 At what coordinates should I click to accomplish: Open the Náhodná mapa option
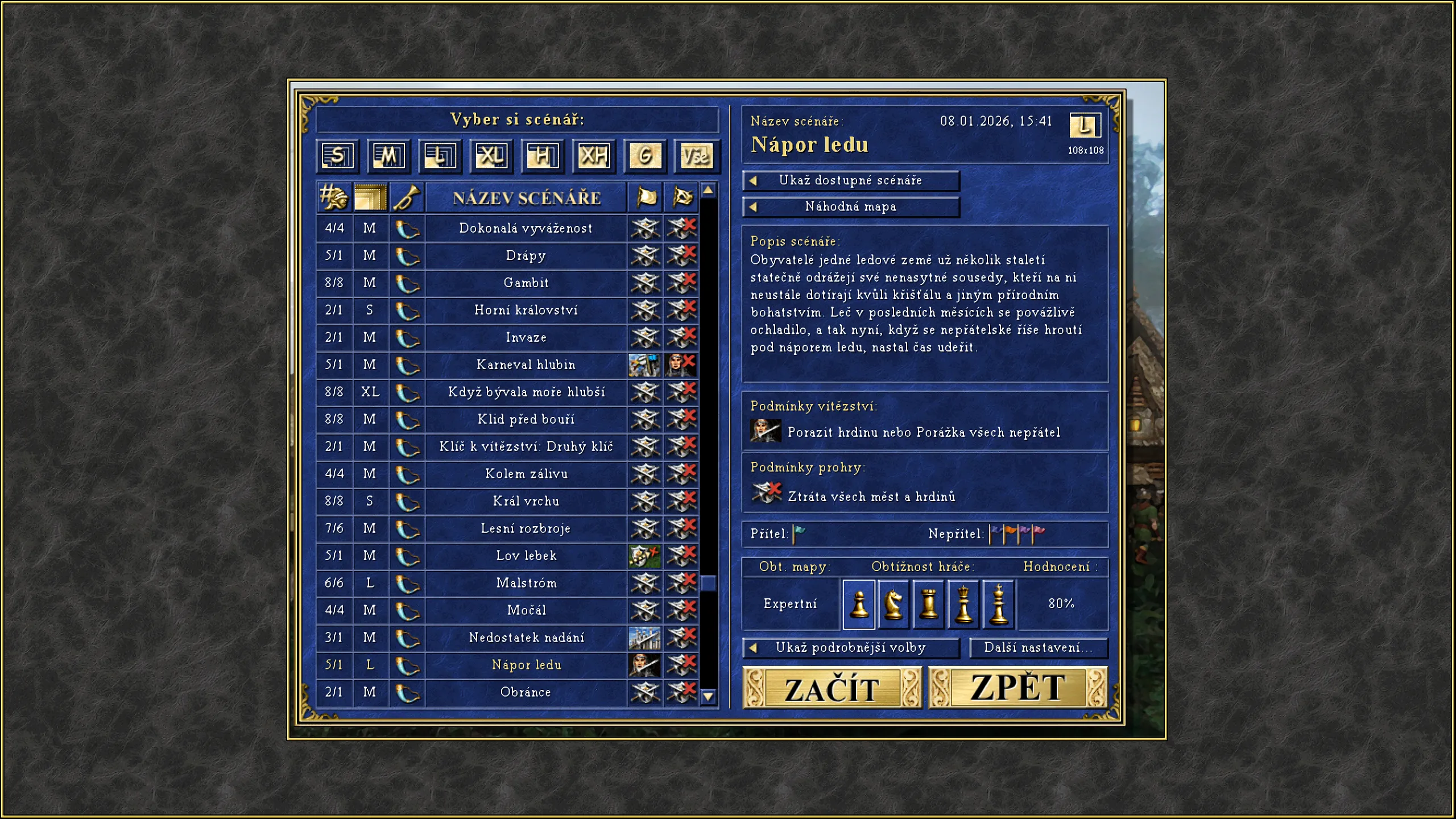click(850, 206)
